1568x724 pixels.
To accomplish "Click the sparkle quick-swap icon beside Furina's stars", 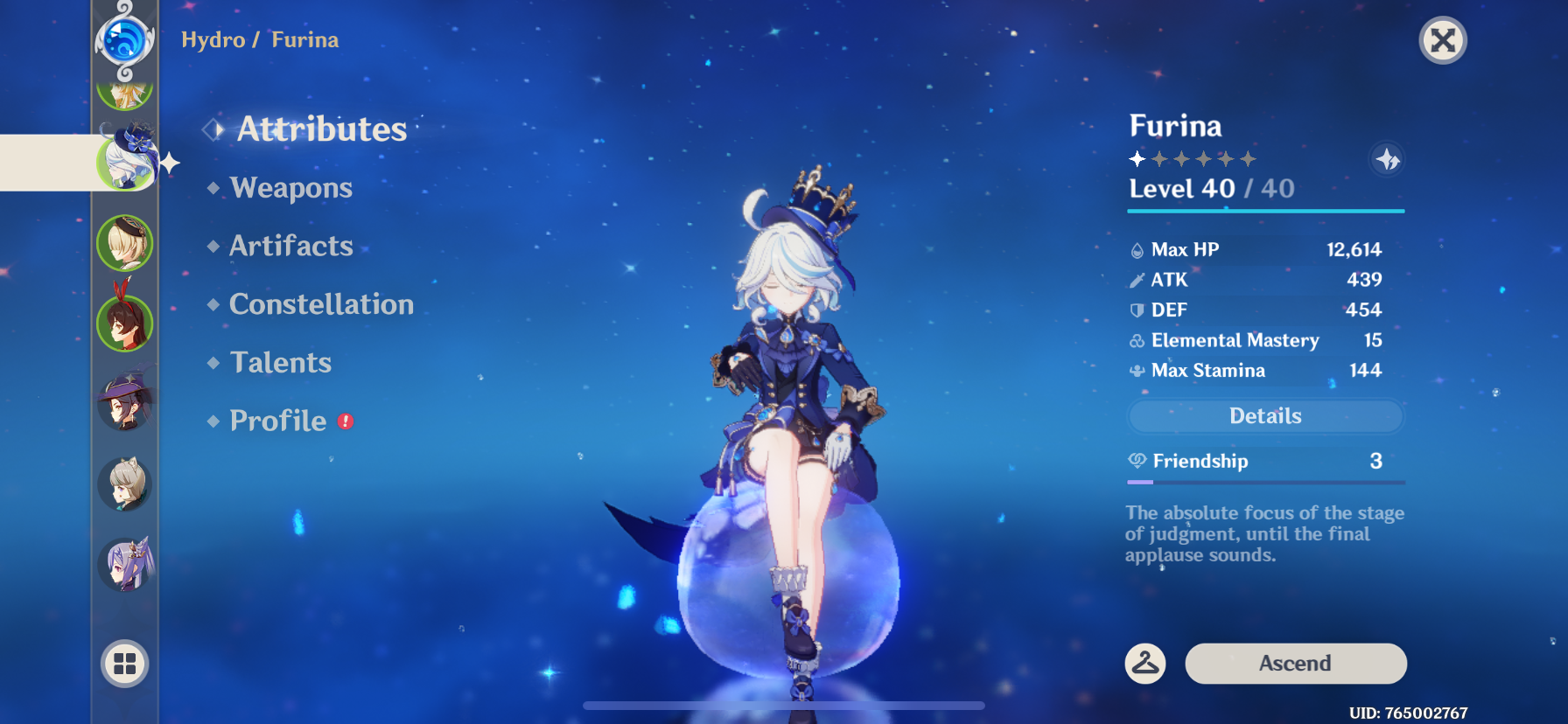I will [1389, 159].
